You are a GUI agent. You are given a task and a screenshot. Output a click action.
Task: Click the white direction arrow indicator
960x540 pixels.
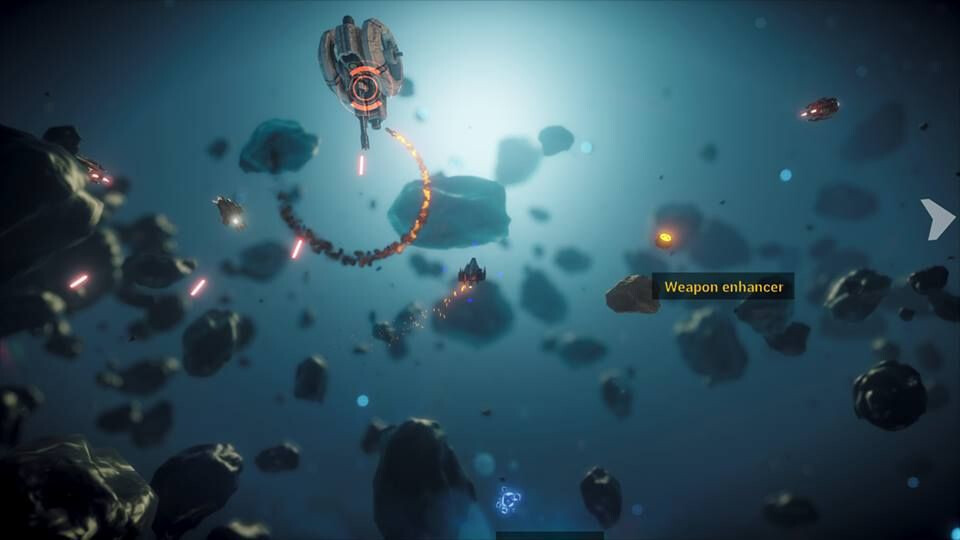pos(938,219)
